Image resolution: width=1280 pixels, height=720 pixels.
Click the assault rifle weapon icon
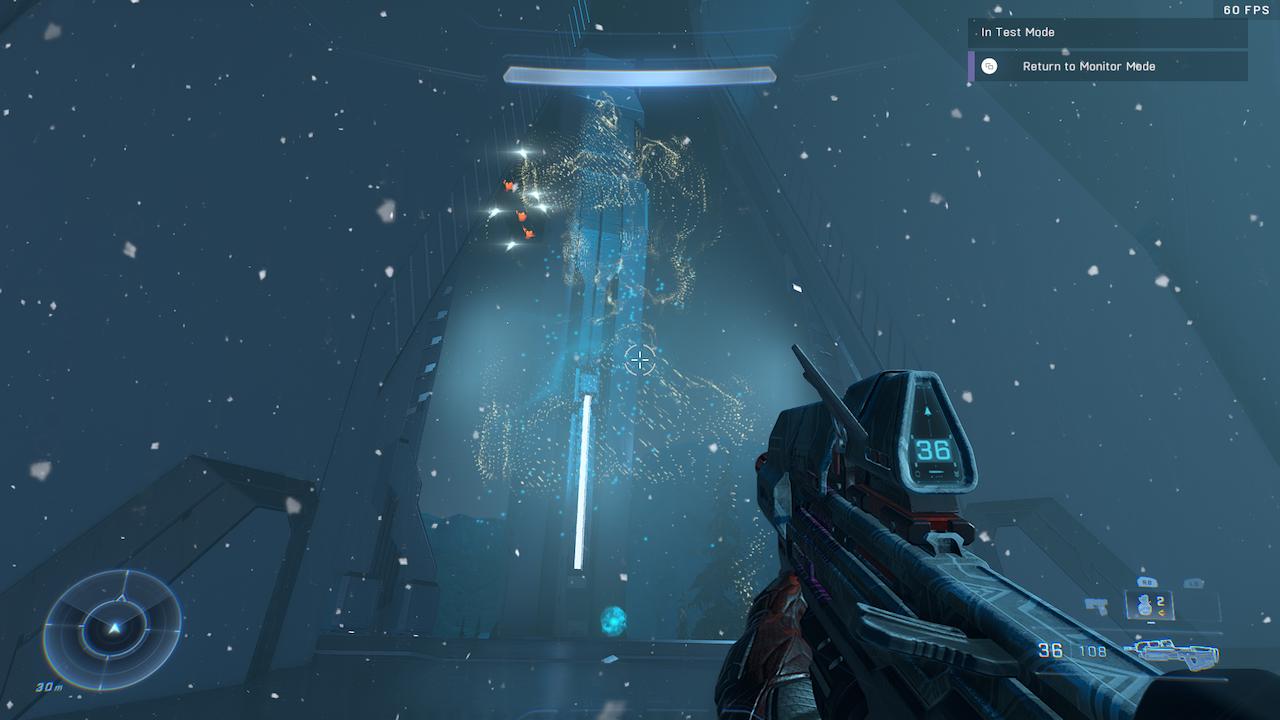[1170, 653]
